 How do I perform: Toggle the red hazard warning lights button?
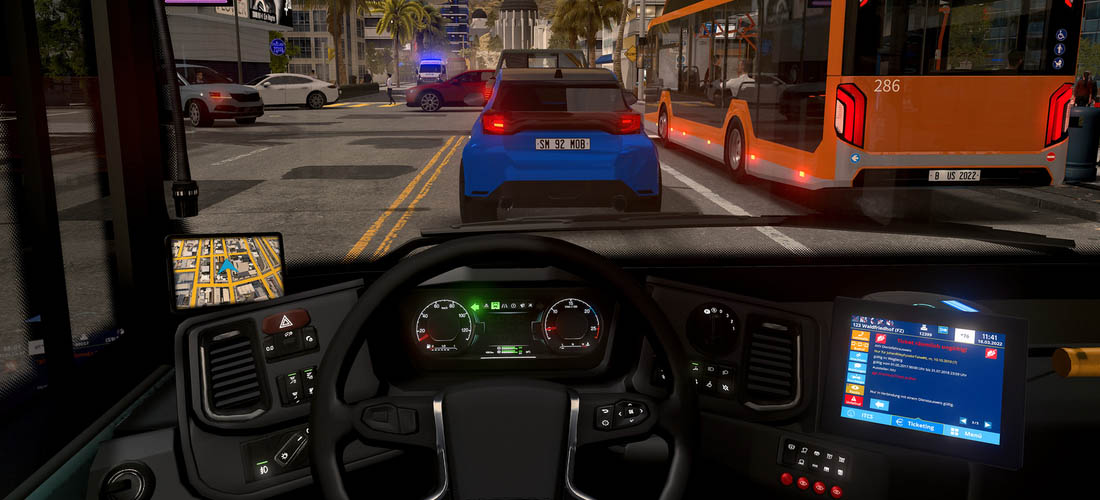pyautogui.click(x=286, y=322)
